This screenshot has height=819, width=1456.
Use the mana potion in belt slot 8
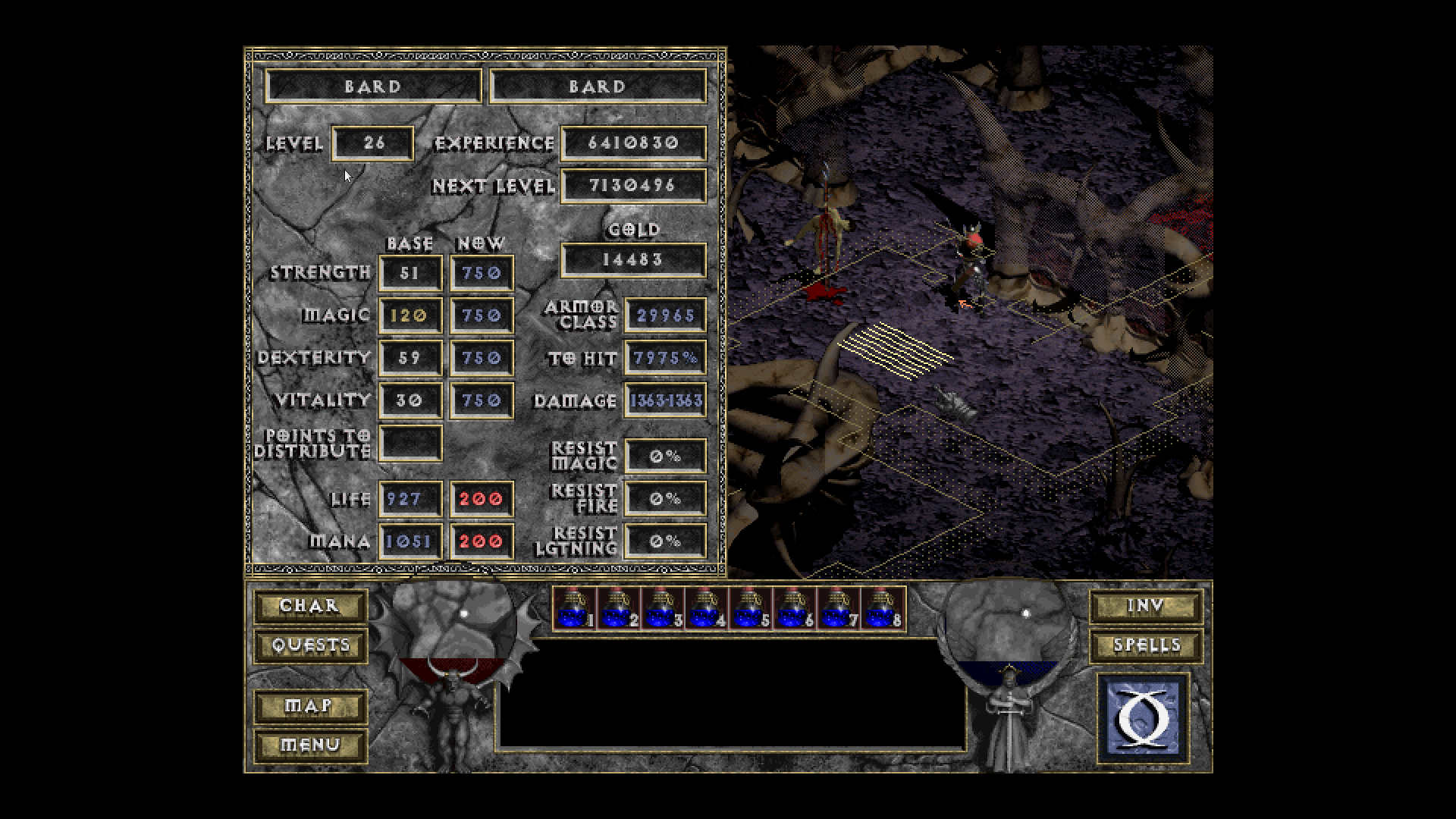point(881,608)
